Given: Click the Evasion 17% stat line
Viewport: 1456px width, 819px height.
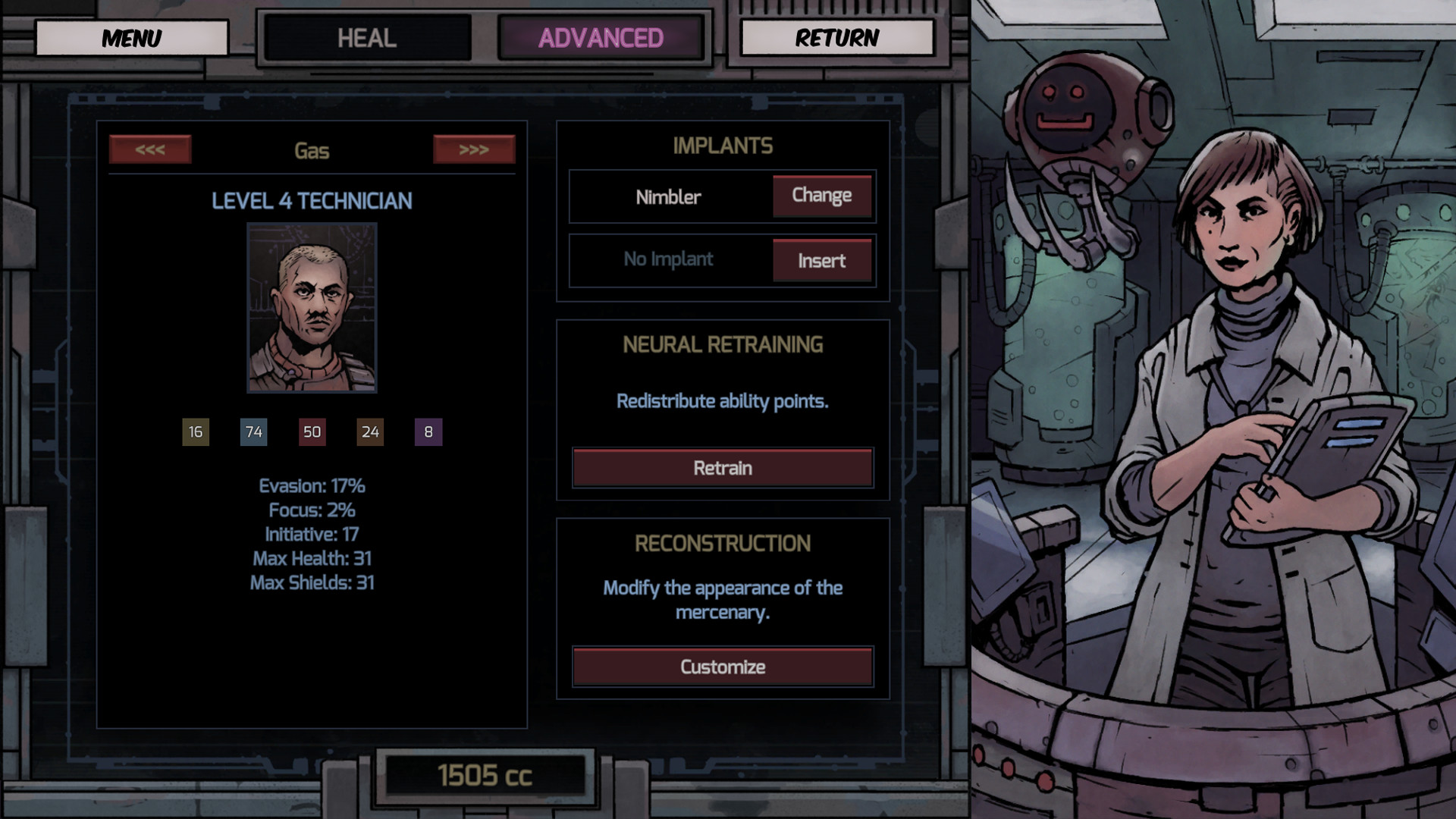Looking at the screenshot, I should (x=312, y=486).
